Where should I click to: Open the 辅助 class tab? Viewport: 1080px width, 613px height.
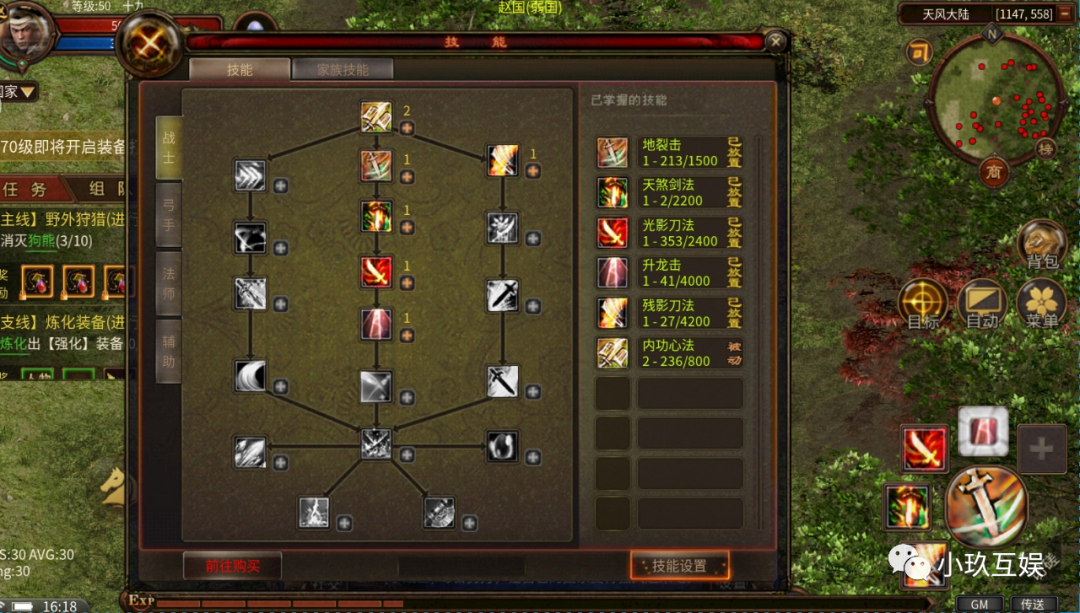coord(168,351)
